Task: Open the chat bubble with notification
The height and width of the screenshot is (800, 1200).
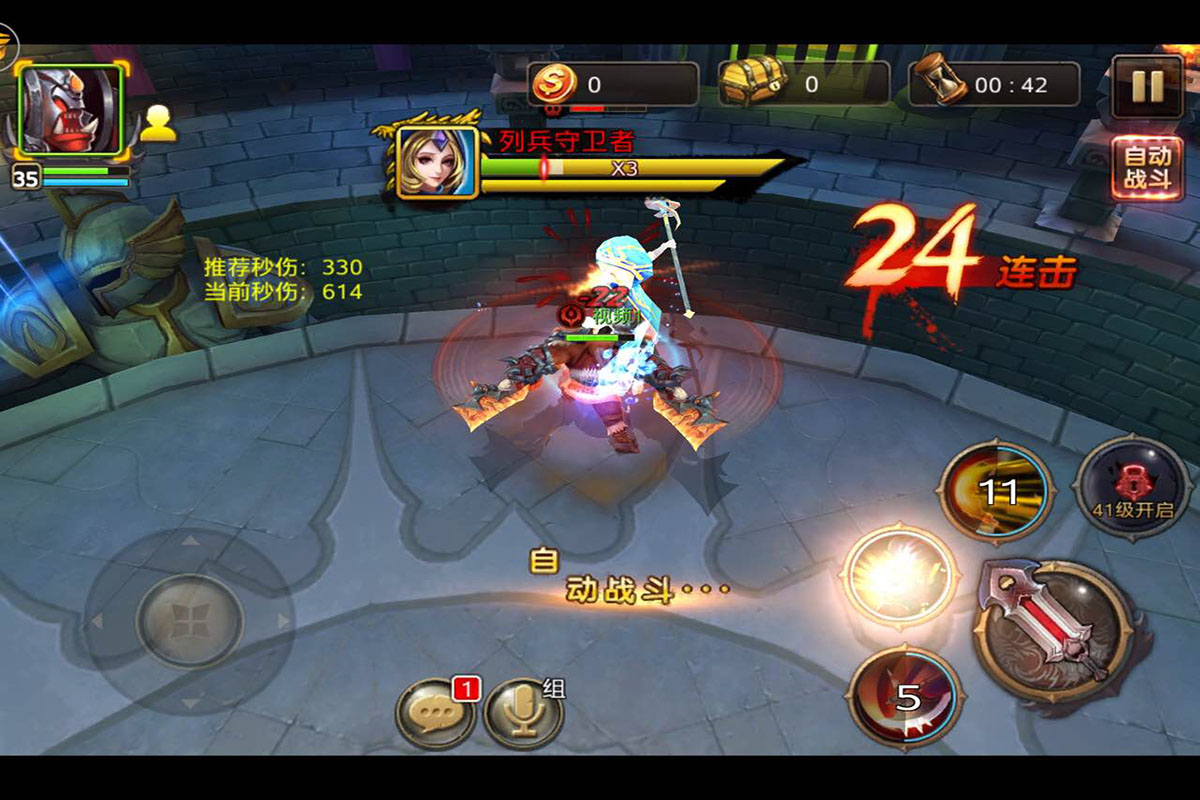Action: [436, 713]
